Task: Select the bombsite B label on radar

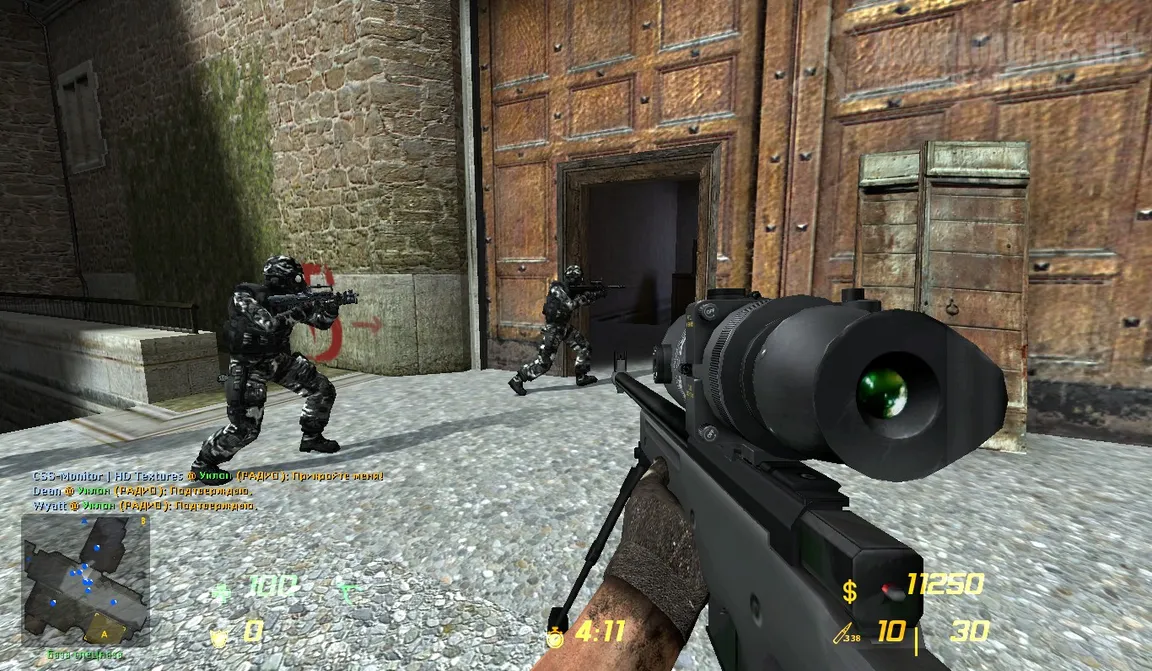Action: coord(143,521)
